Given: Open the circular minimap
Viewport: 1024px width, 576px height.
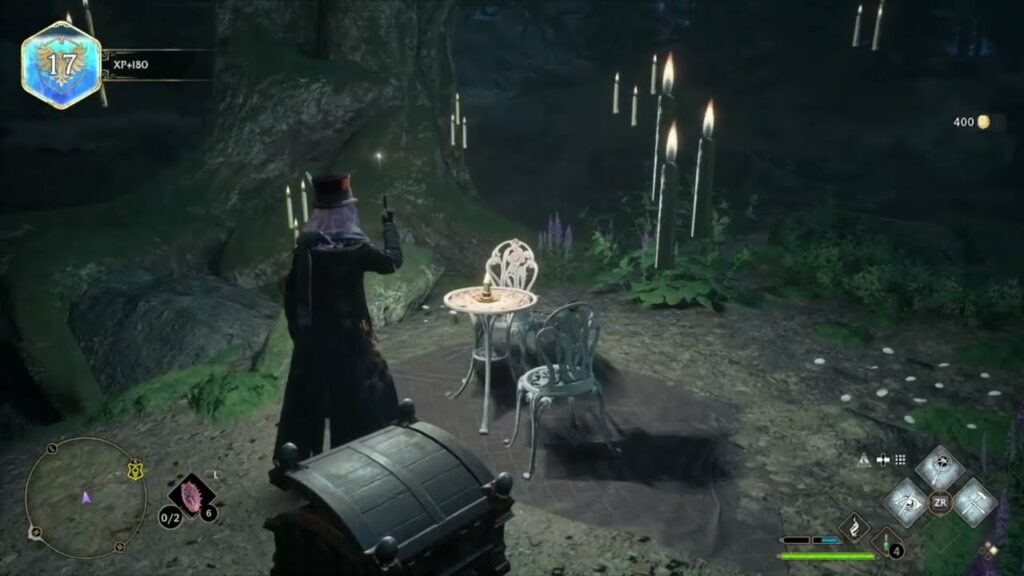Looking at the screenshot, I should point(85,497).
